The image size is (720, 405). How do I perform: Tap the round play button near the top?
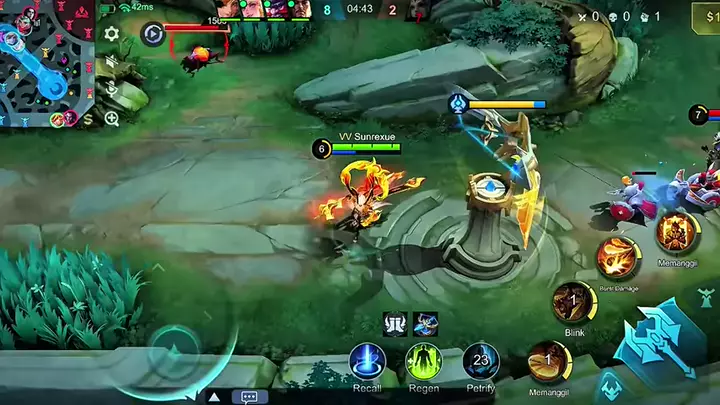152,34
